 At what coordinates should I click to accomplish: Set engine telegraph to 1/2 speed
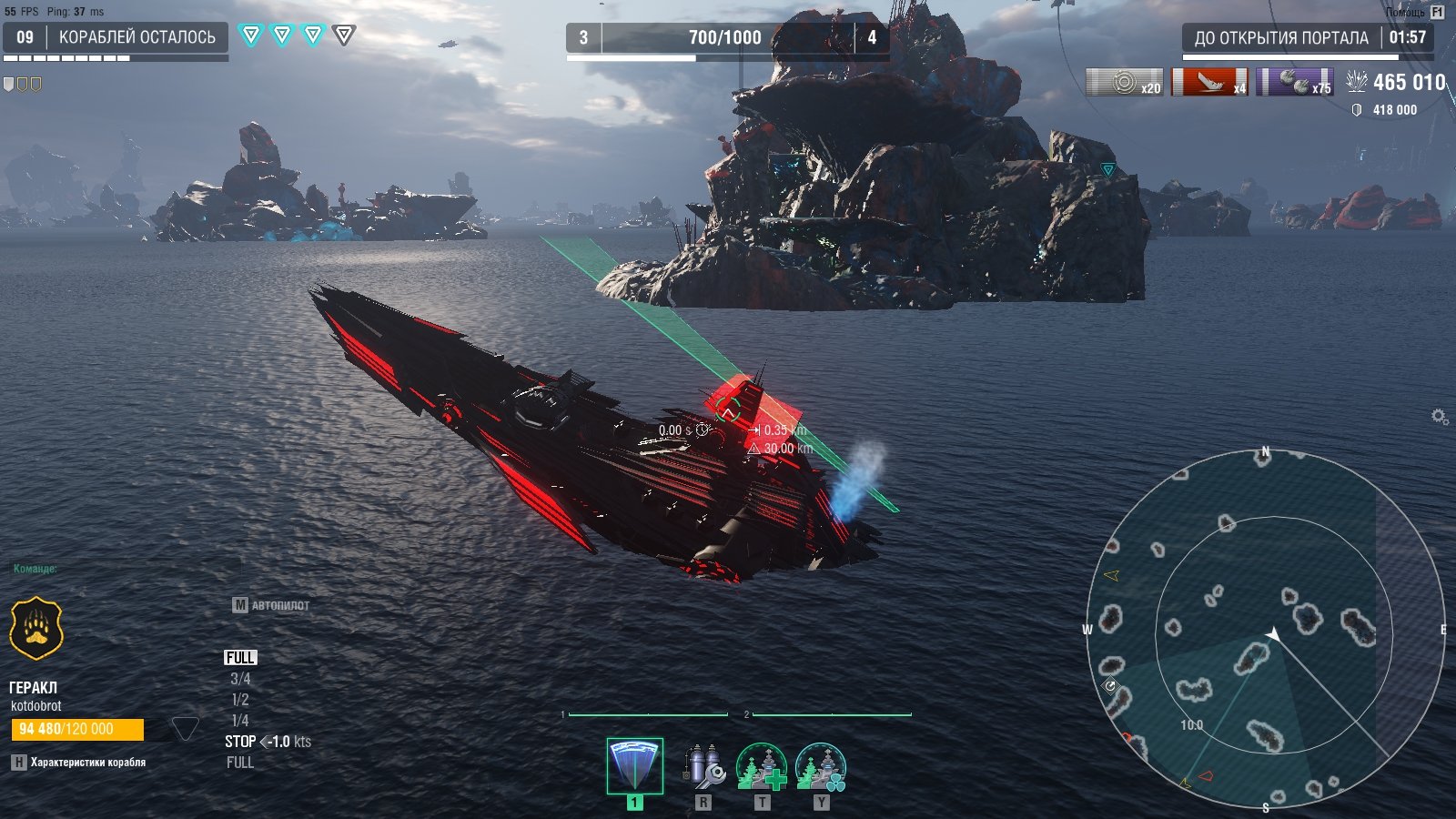[240, 700]
